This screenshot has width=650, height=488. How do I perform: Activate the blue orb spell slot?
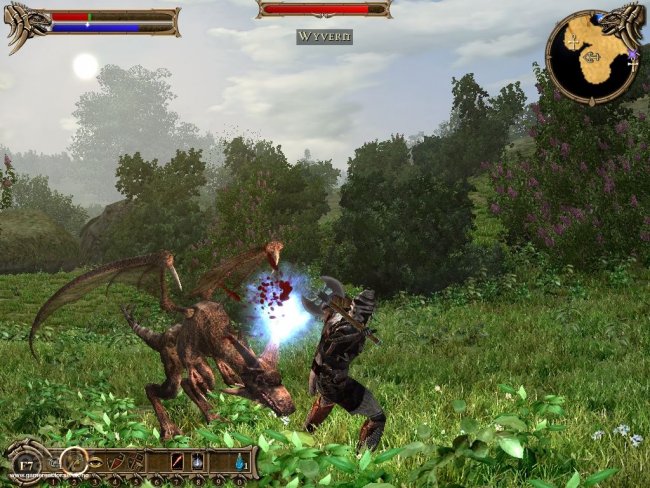click(x=199, y=463)
